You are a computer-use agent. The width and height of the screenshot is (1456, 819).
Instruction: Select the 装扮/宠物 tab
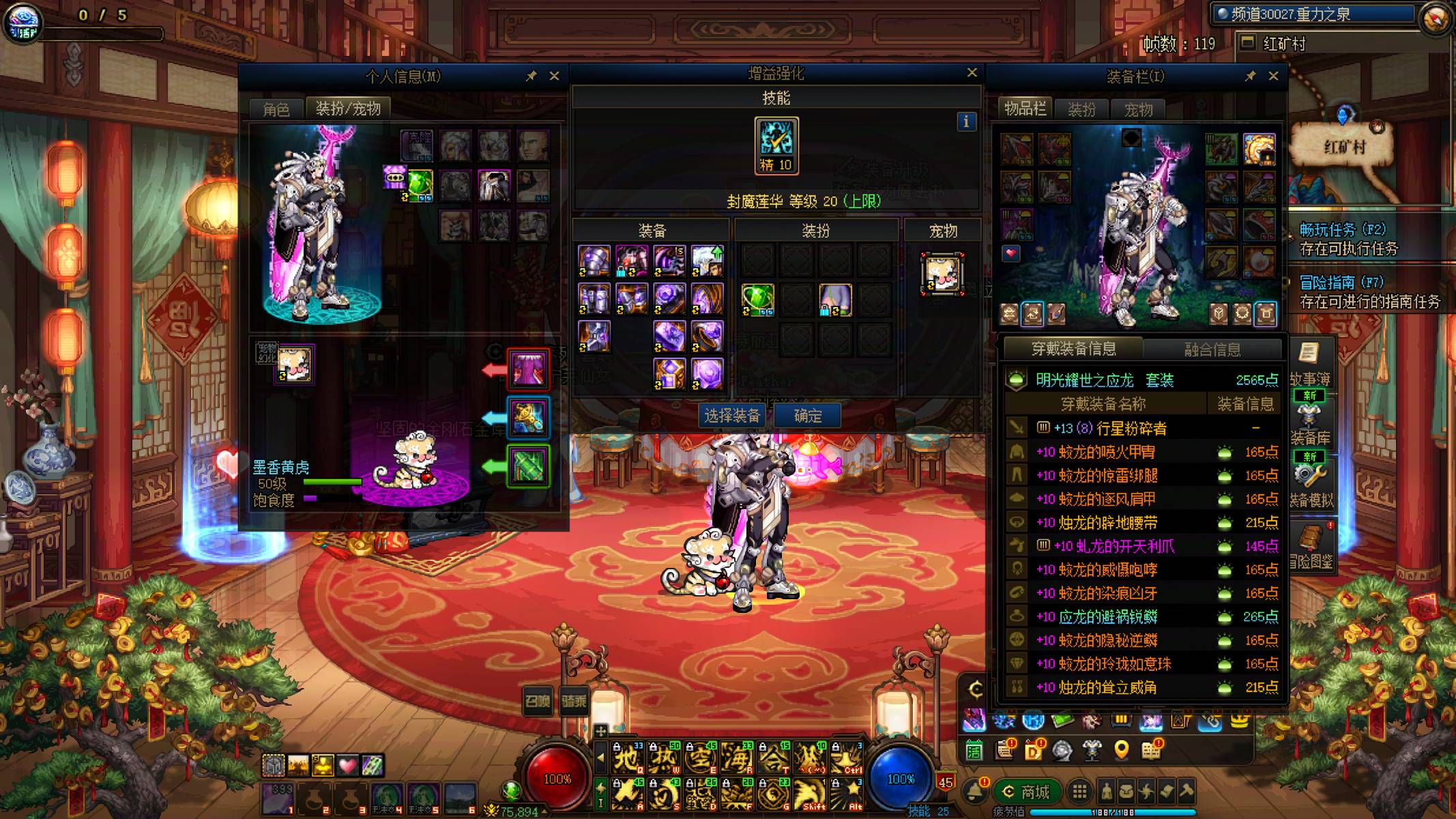click(x=348, y=109)
